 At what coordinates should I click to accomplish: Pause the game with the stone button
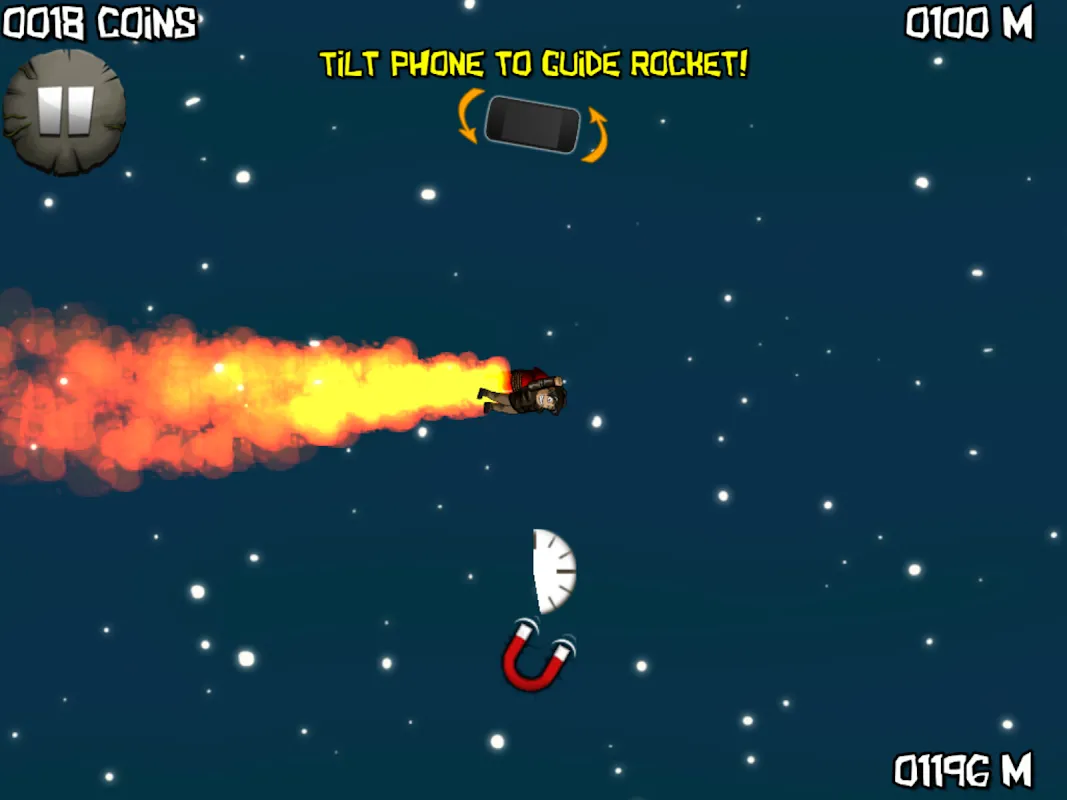[65, 111]
